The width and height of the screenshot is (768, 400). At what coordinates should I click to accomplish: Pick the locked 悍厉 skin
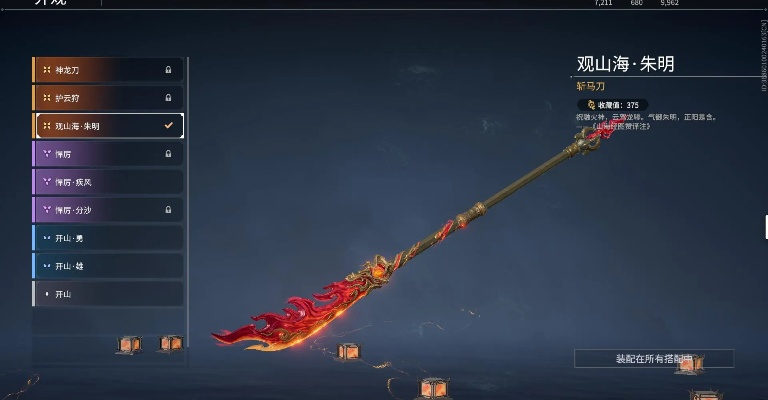[x=108, y=154]
